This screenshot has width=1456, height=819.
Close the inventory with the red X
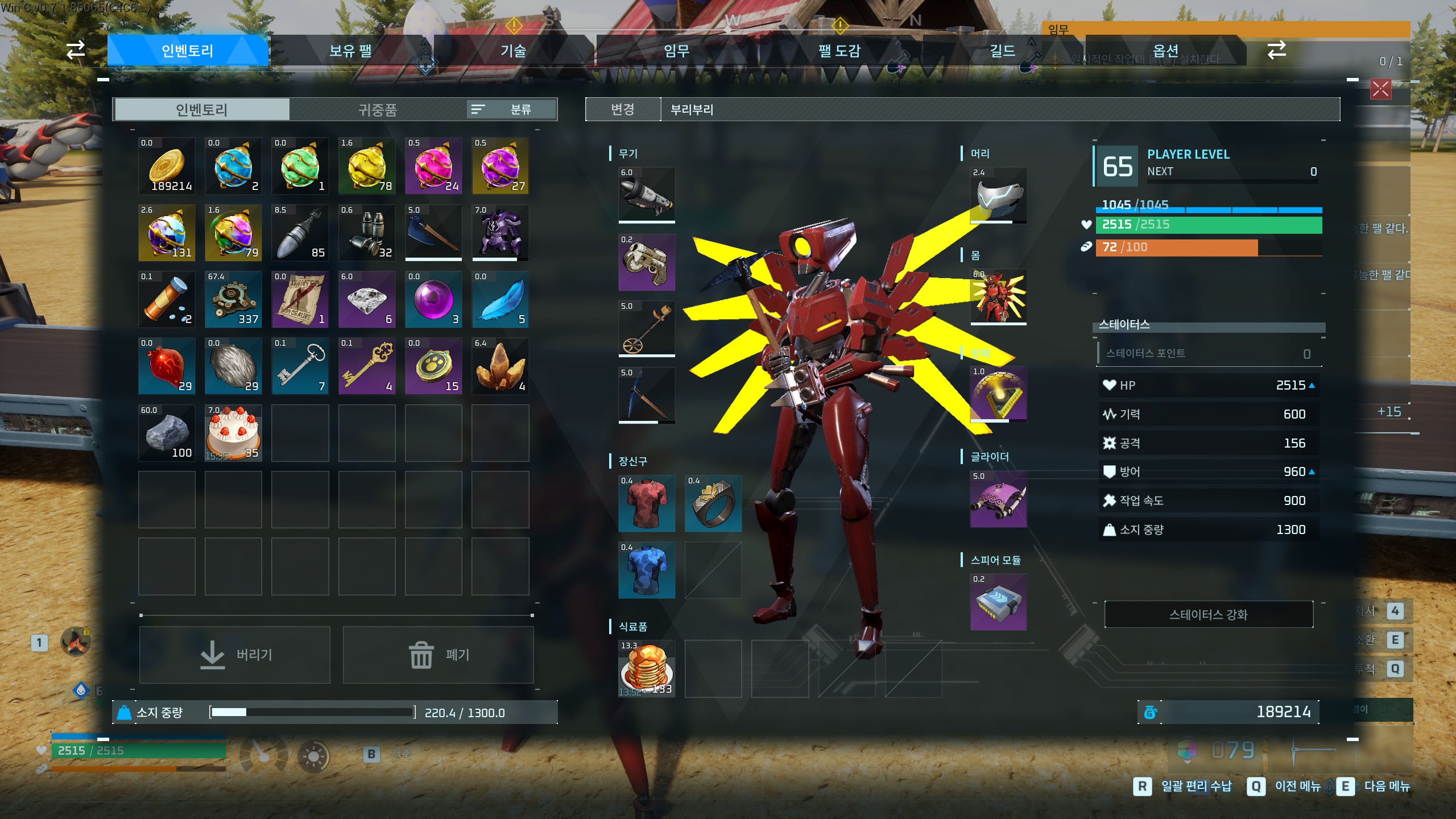tap(1380, 89)
